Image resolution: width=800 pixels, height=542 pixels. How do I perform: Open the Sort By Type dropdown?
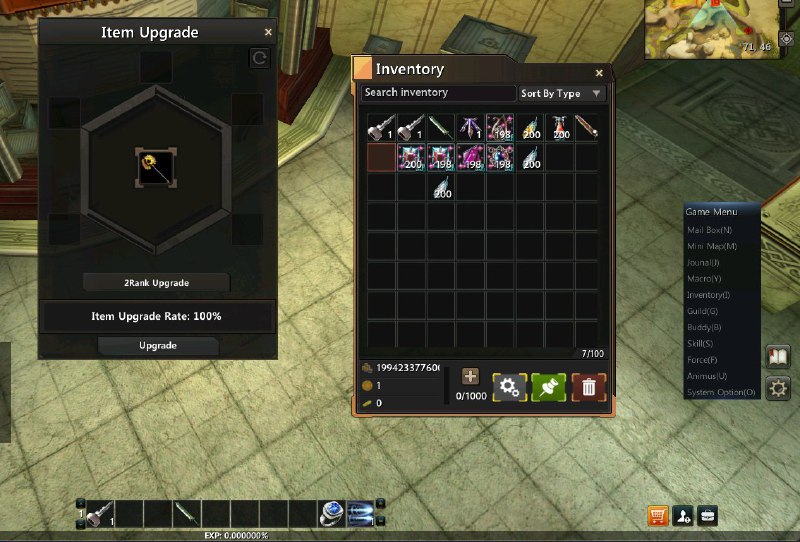(562, 94)
